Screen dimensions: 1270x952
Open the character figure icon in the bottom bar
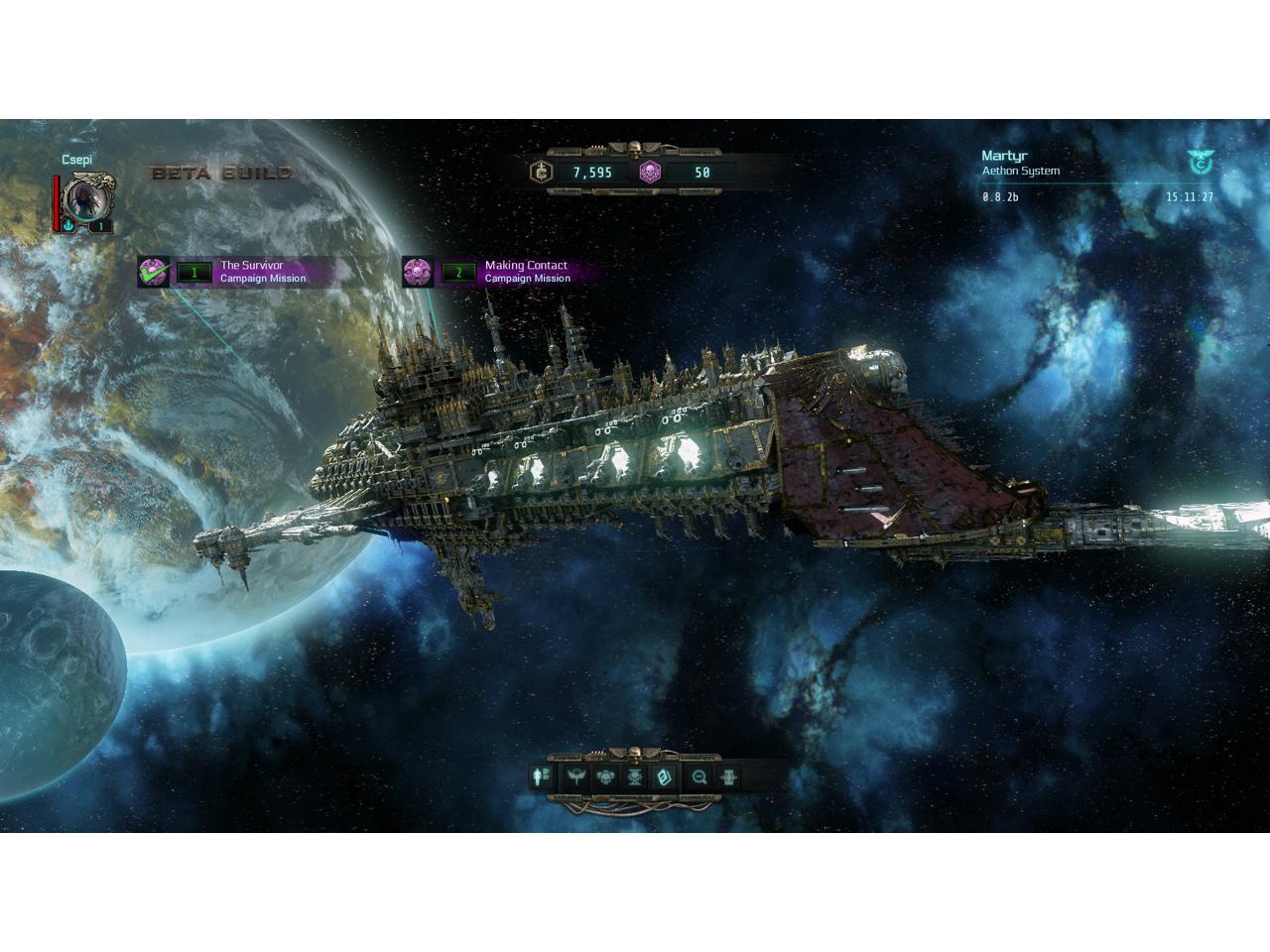coord(543,776)
